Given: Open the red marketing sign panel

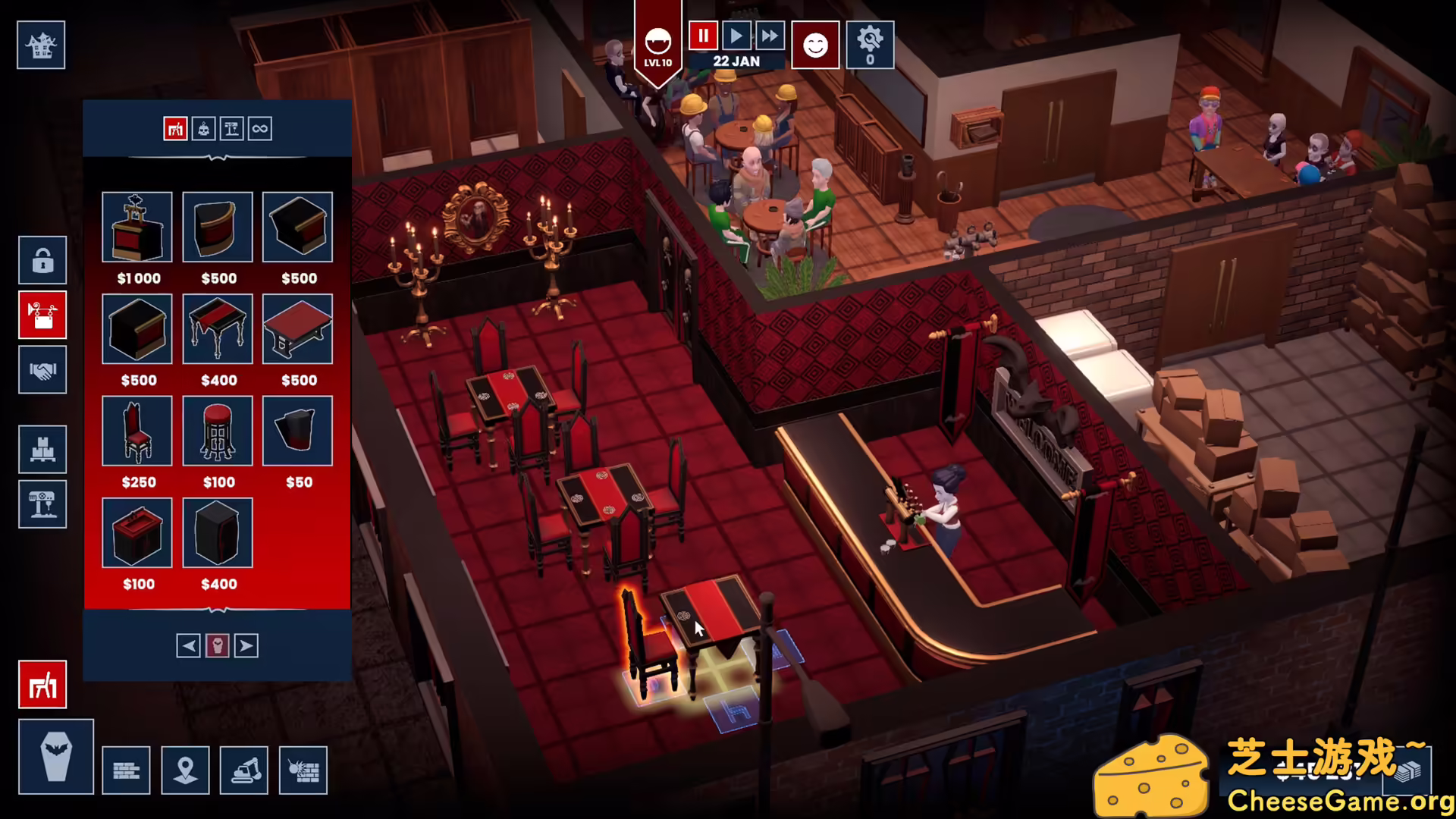Looking at the screenshot, I should [42, 315].
